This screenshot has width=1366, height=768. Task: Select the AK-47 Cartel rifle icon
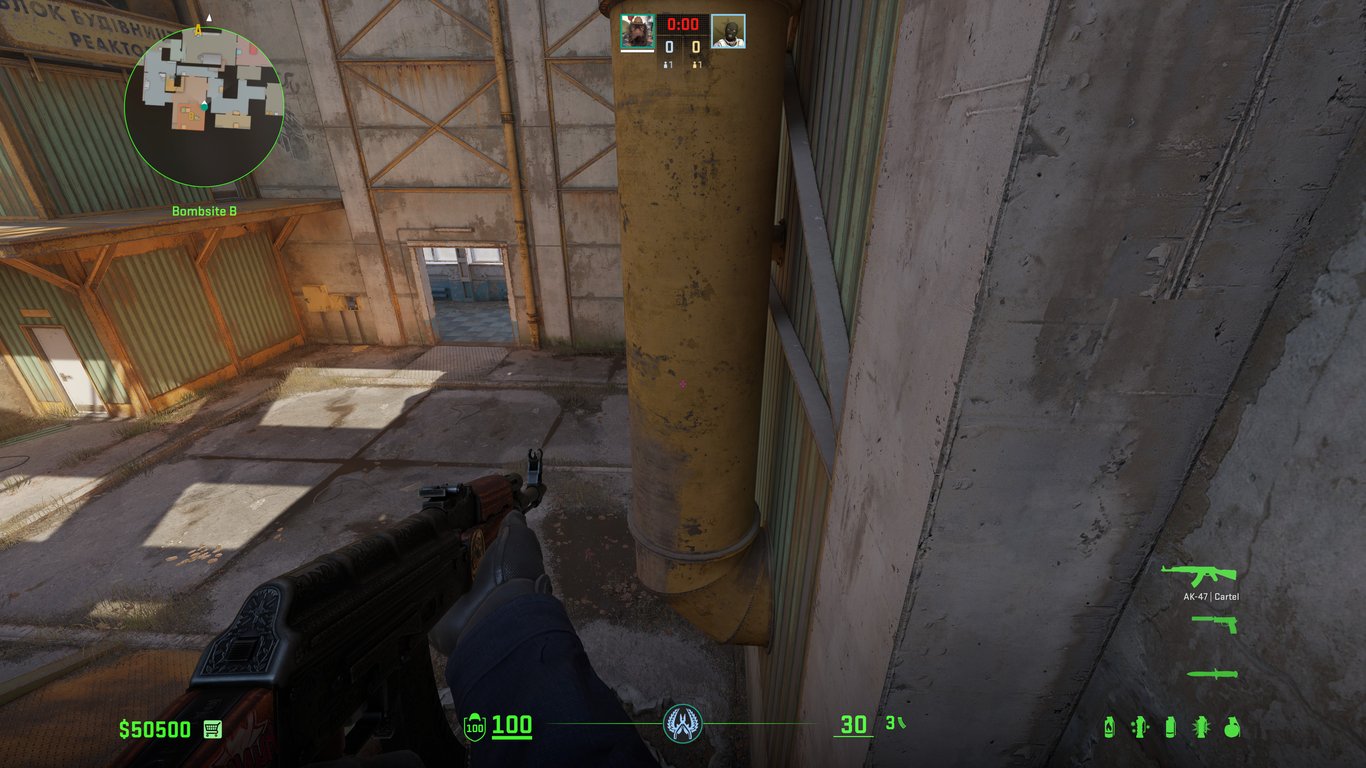tap(1199, 575)
